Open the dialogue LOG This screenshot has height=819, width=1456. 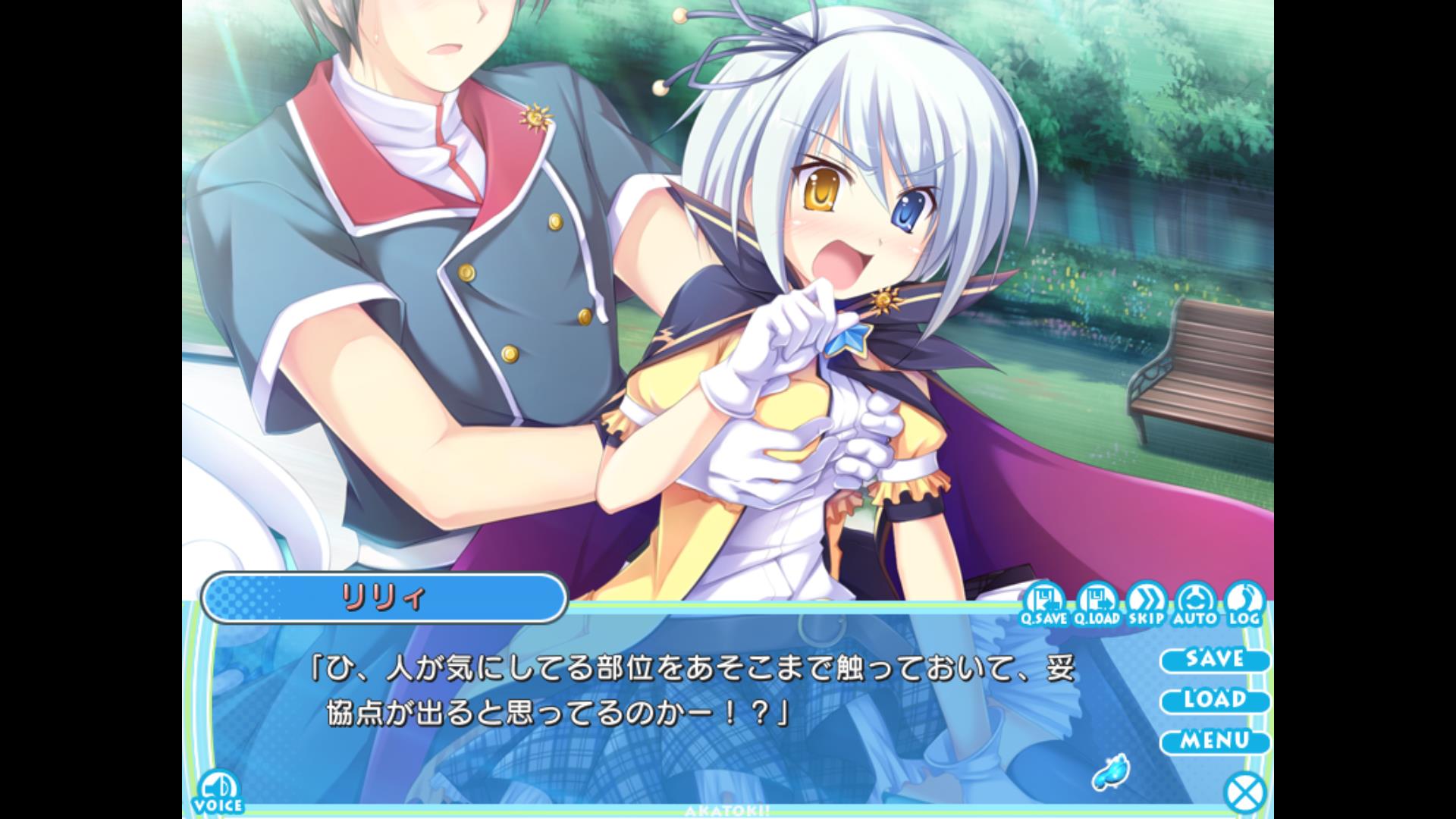[1244, 604]
